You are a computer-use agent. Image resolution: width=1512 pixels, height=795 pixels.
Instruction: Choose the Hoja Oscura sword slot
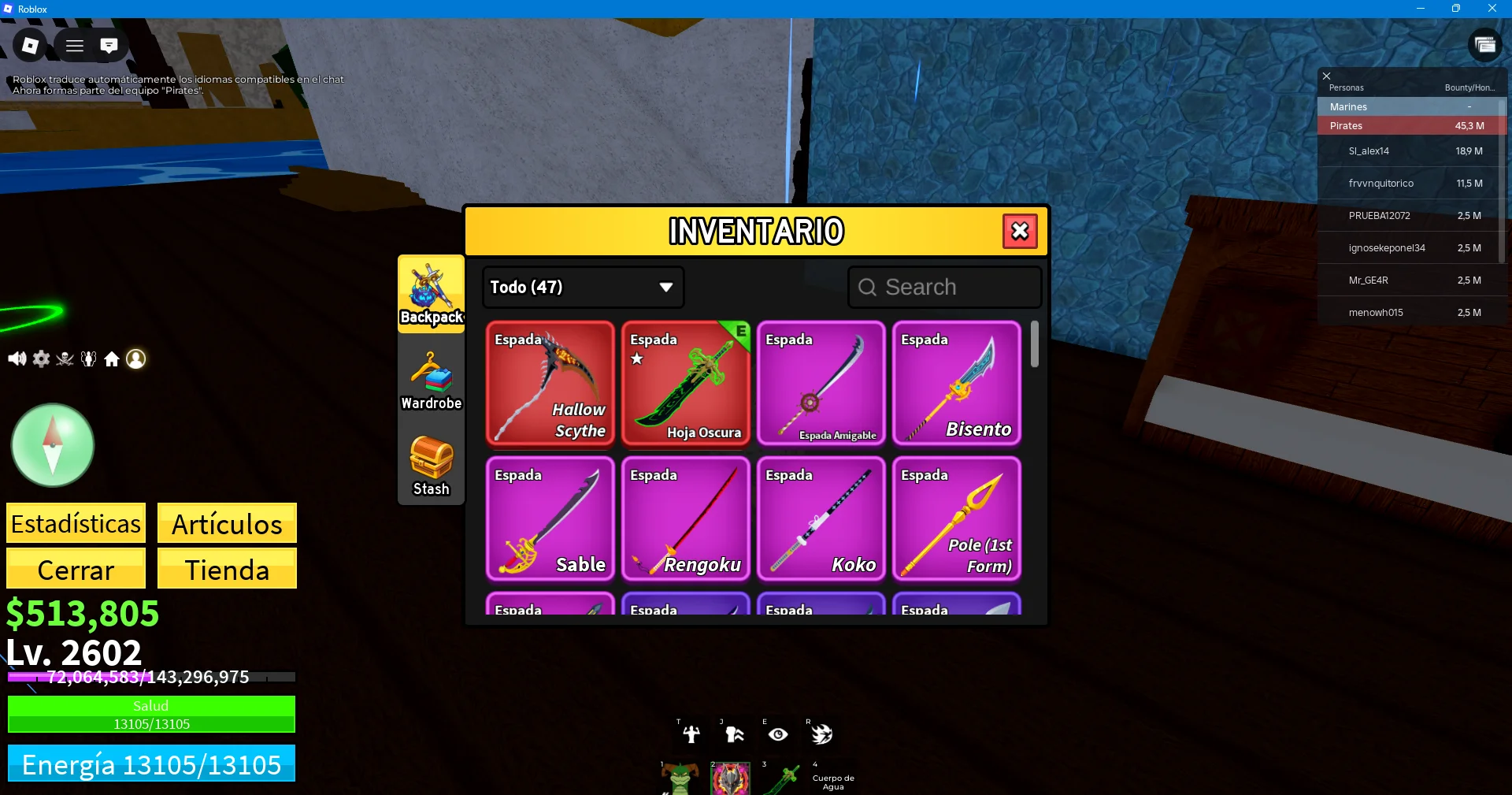pos(685,384)
